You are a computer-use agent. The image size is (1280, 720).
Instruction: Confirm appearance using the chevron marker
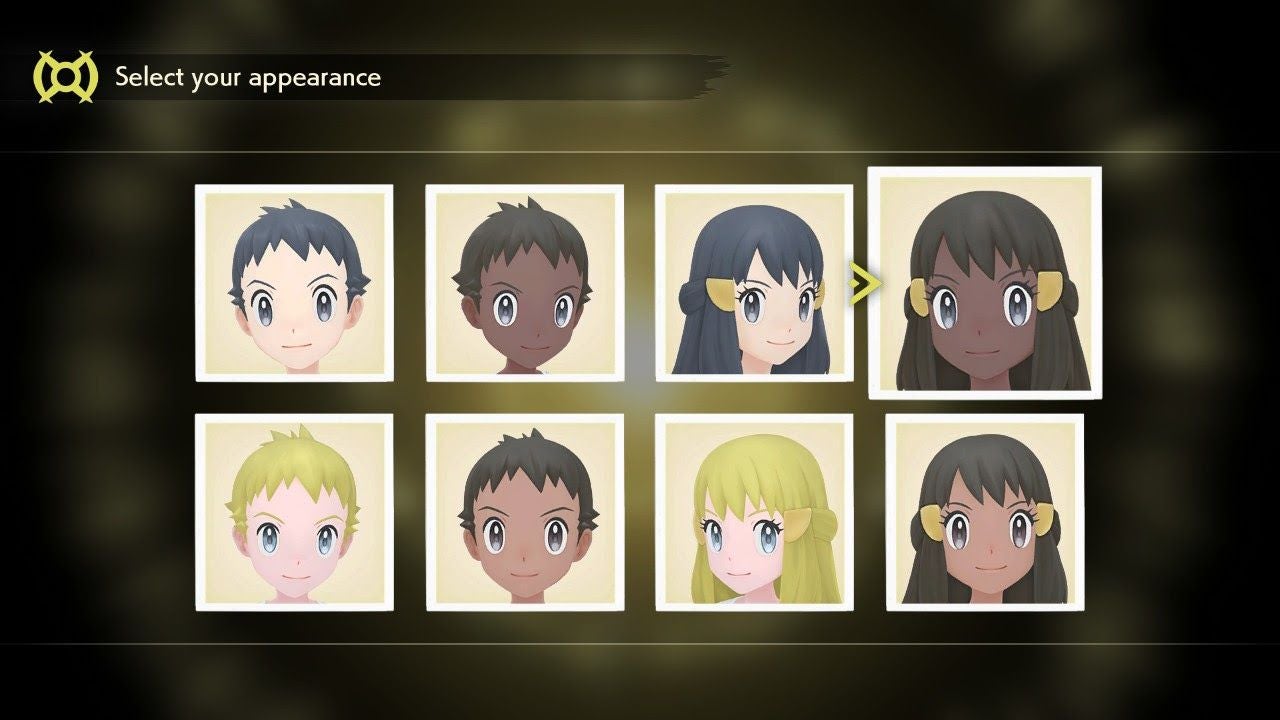862,283
